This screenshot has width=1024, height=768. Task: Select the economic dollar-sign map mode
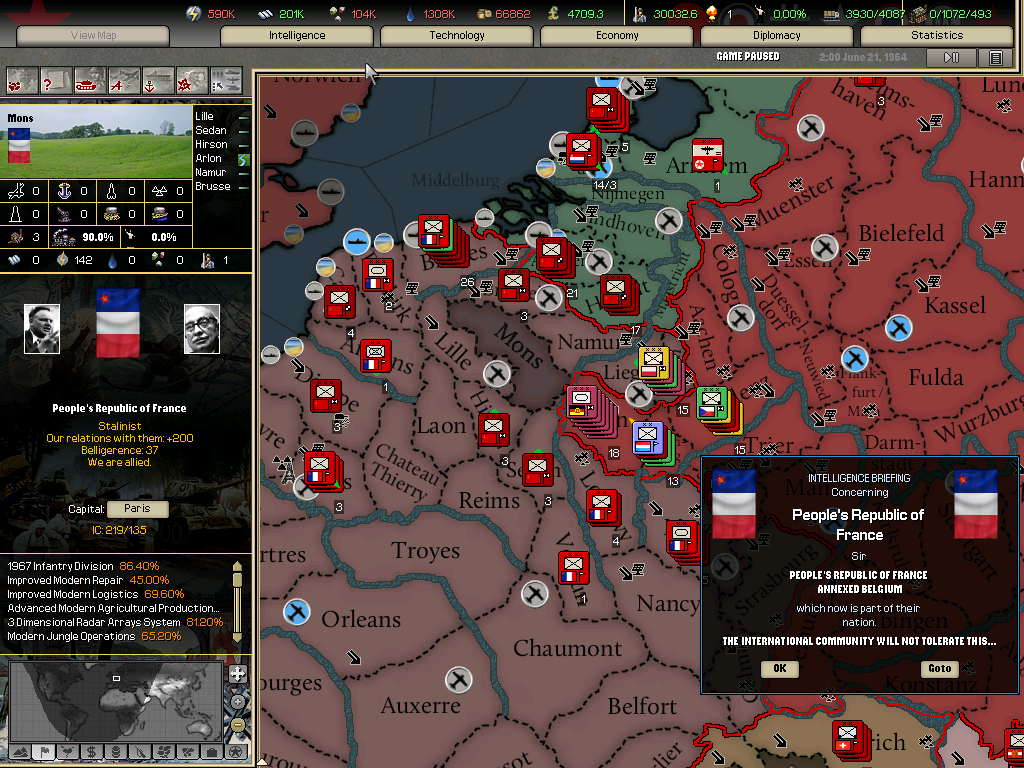(91, 752)
